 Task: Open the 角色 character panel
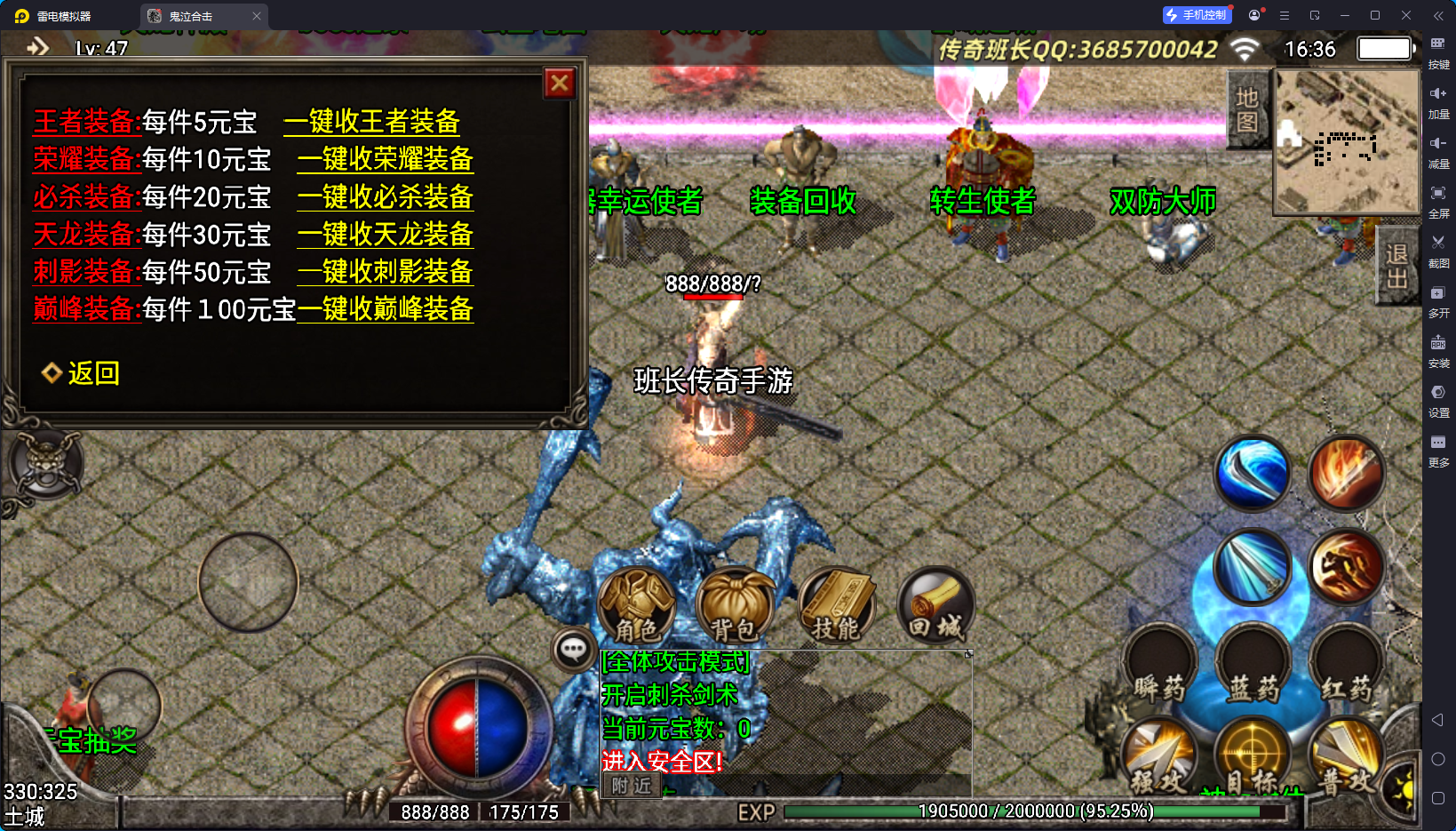pos(636,606)
